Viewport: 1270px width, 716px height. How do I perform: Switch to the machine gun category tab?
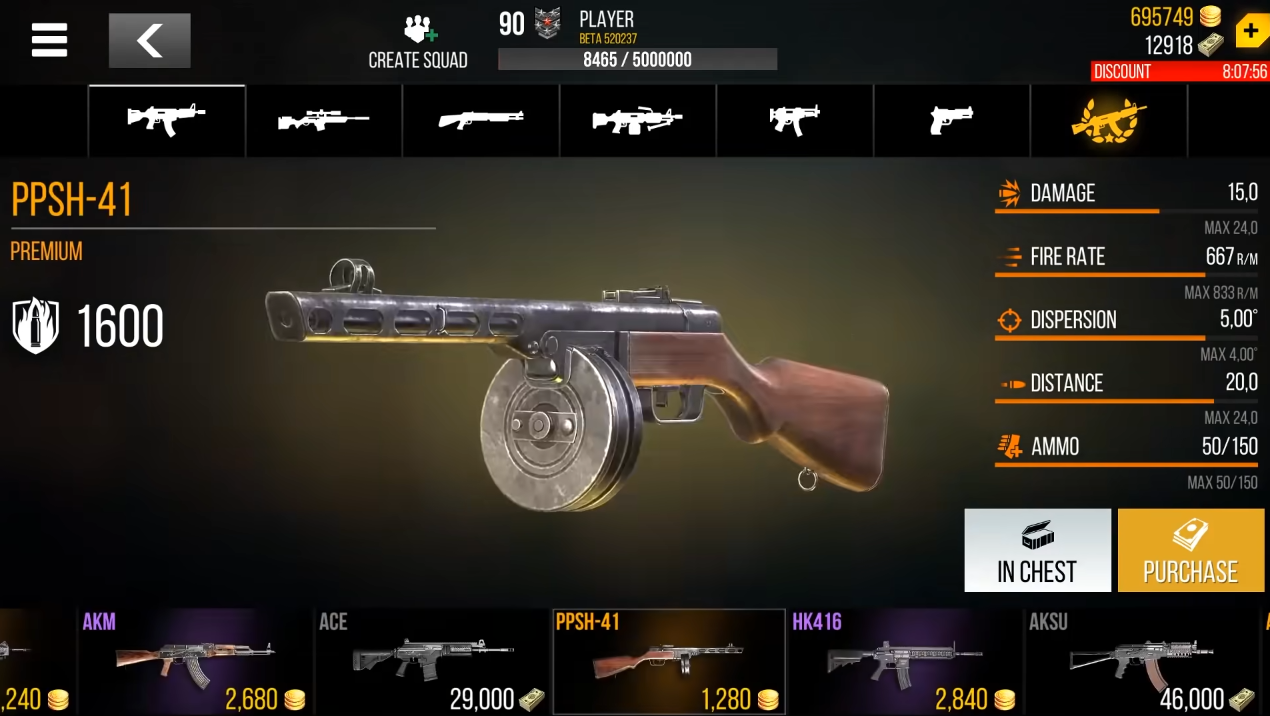pyautogui.click(x=638, y=120)
